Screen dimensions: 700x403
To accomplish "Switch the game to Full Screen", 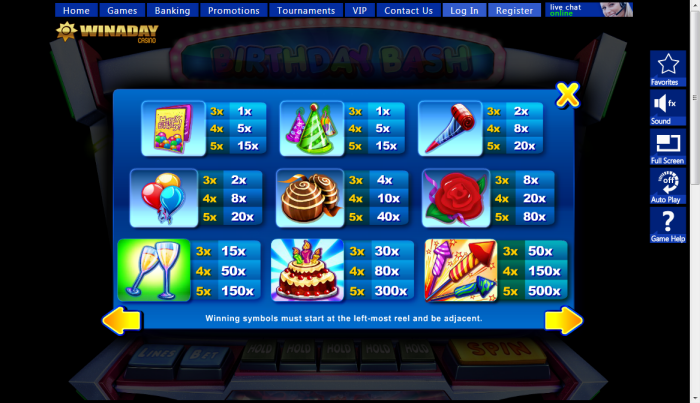I will pyautogui.click(x=667, y=146).
